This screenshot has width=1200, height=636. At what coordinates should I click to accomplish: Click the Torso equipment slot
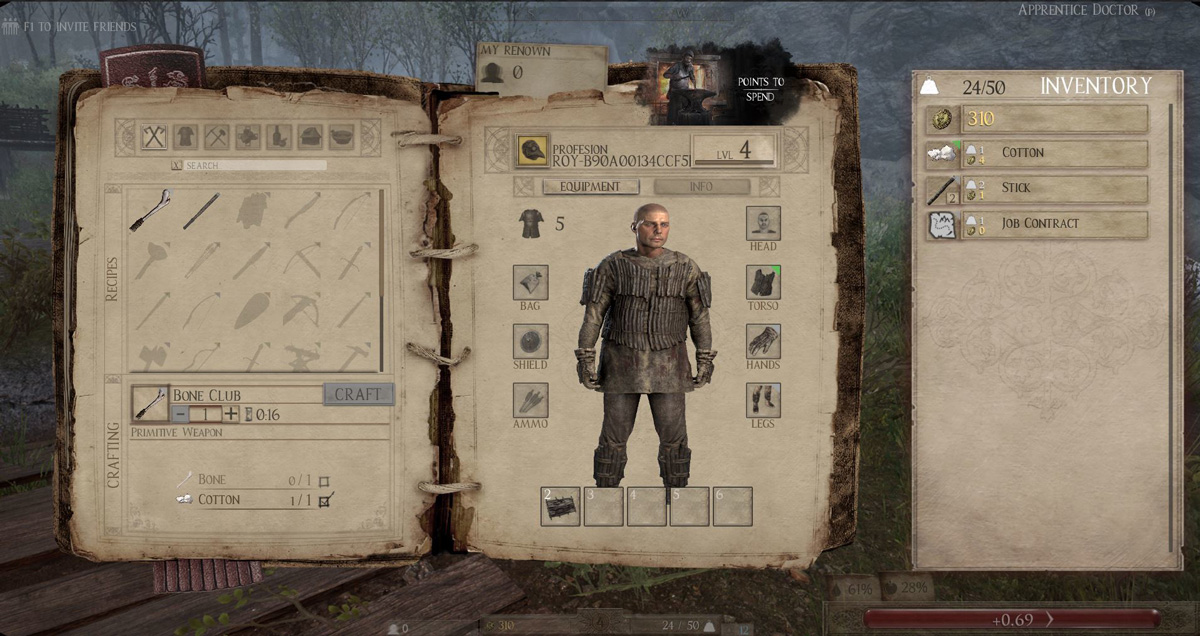[x=763, y=283]
